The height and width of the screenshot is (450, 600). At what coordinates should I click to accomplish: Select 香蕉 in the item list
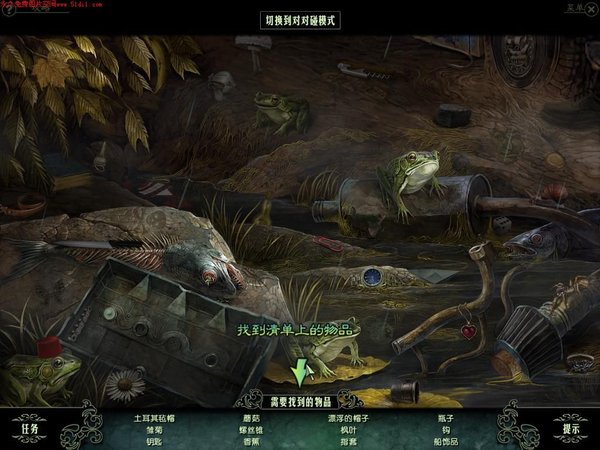(x=252, y=440)
